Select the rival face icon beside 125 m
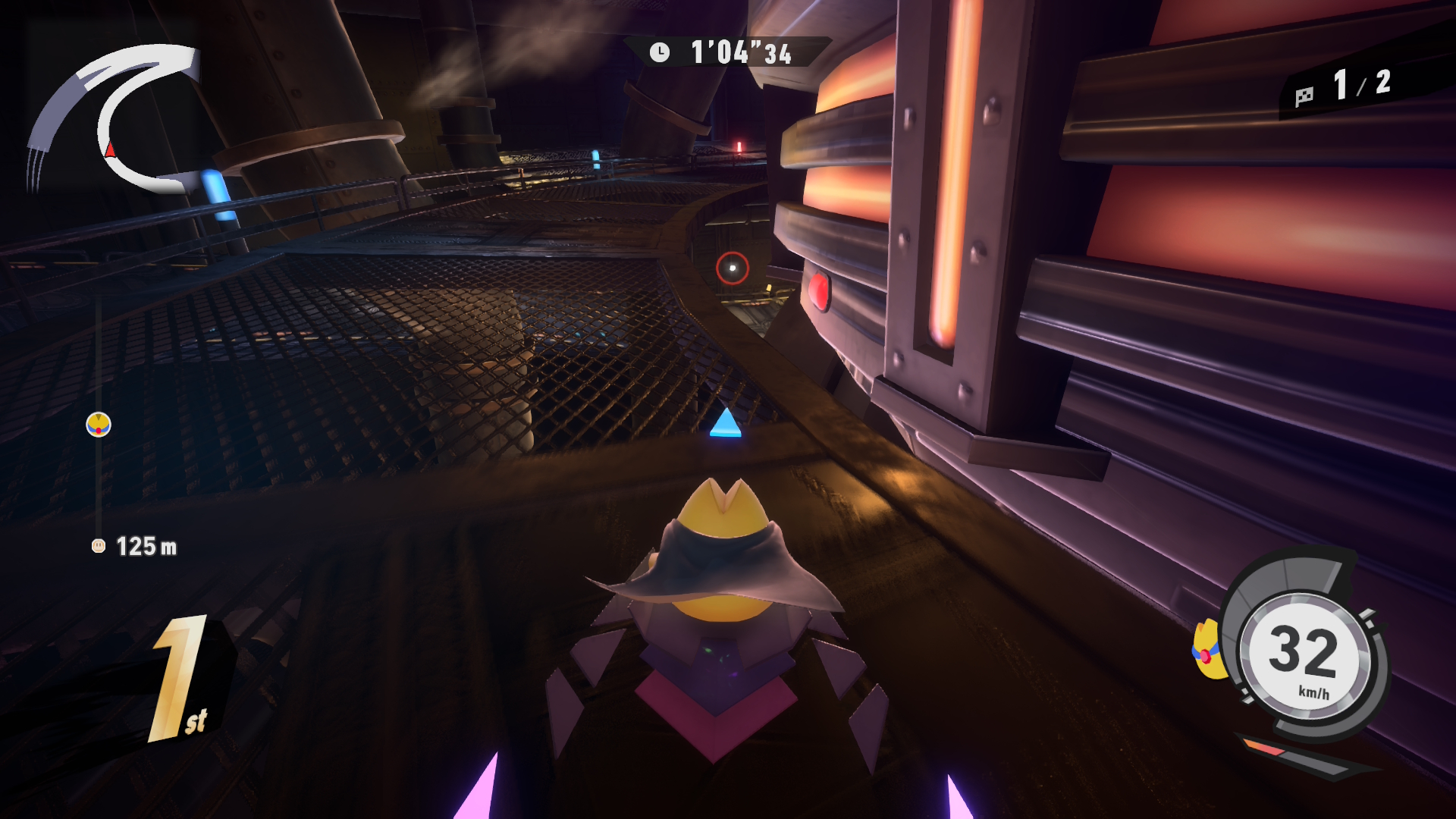 pos(99,546)
